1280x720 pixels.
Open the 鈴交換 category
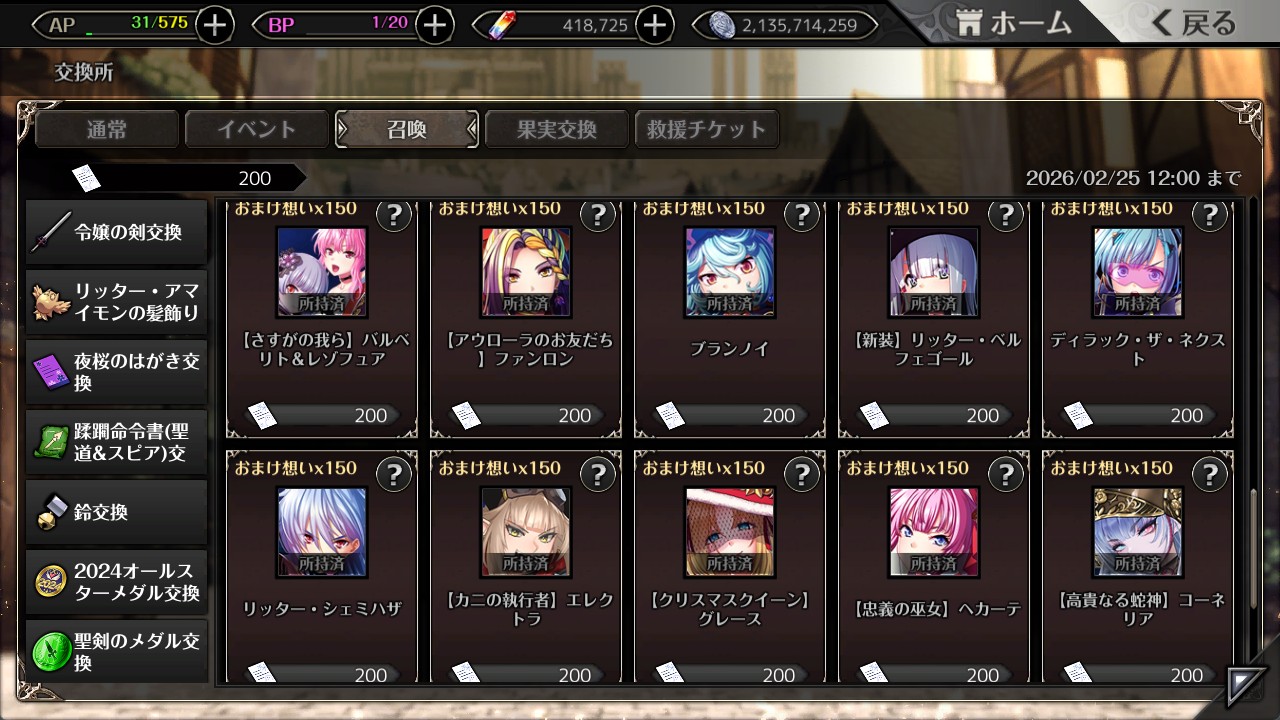(116, 512)
